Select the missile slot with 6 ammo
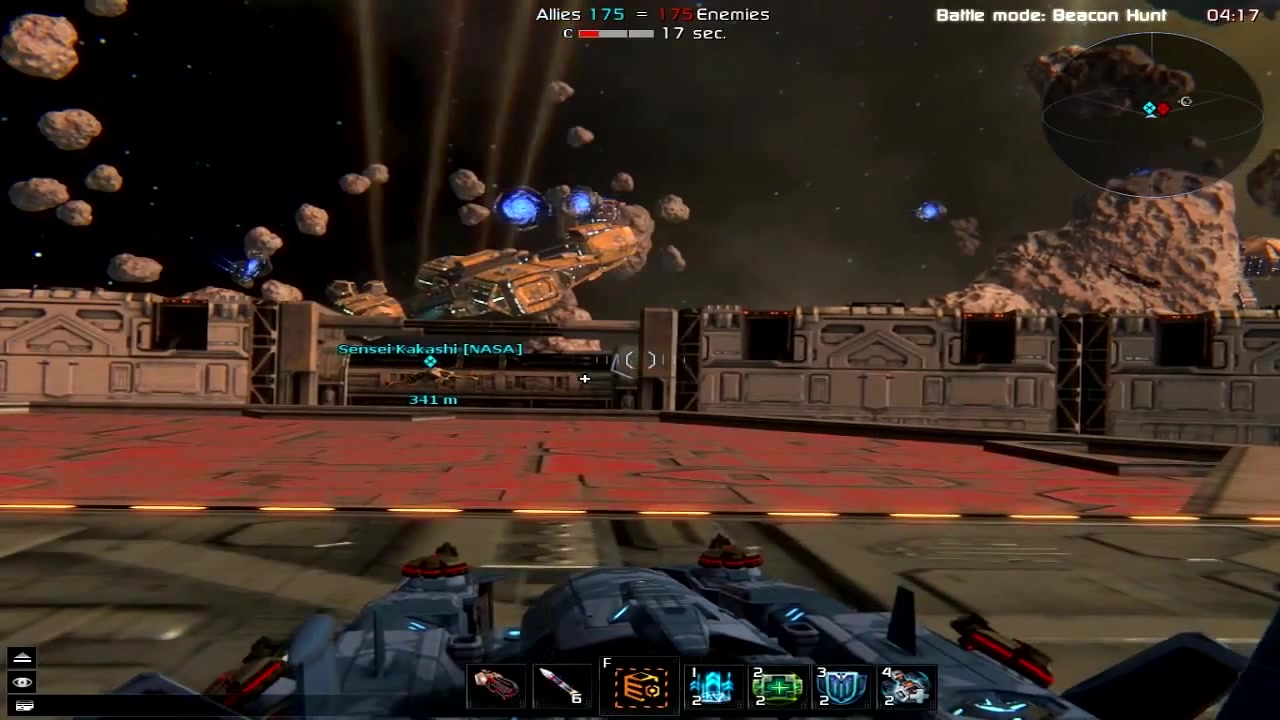Screen dimensions: 1280x720 pos(560,687)
